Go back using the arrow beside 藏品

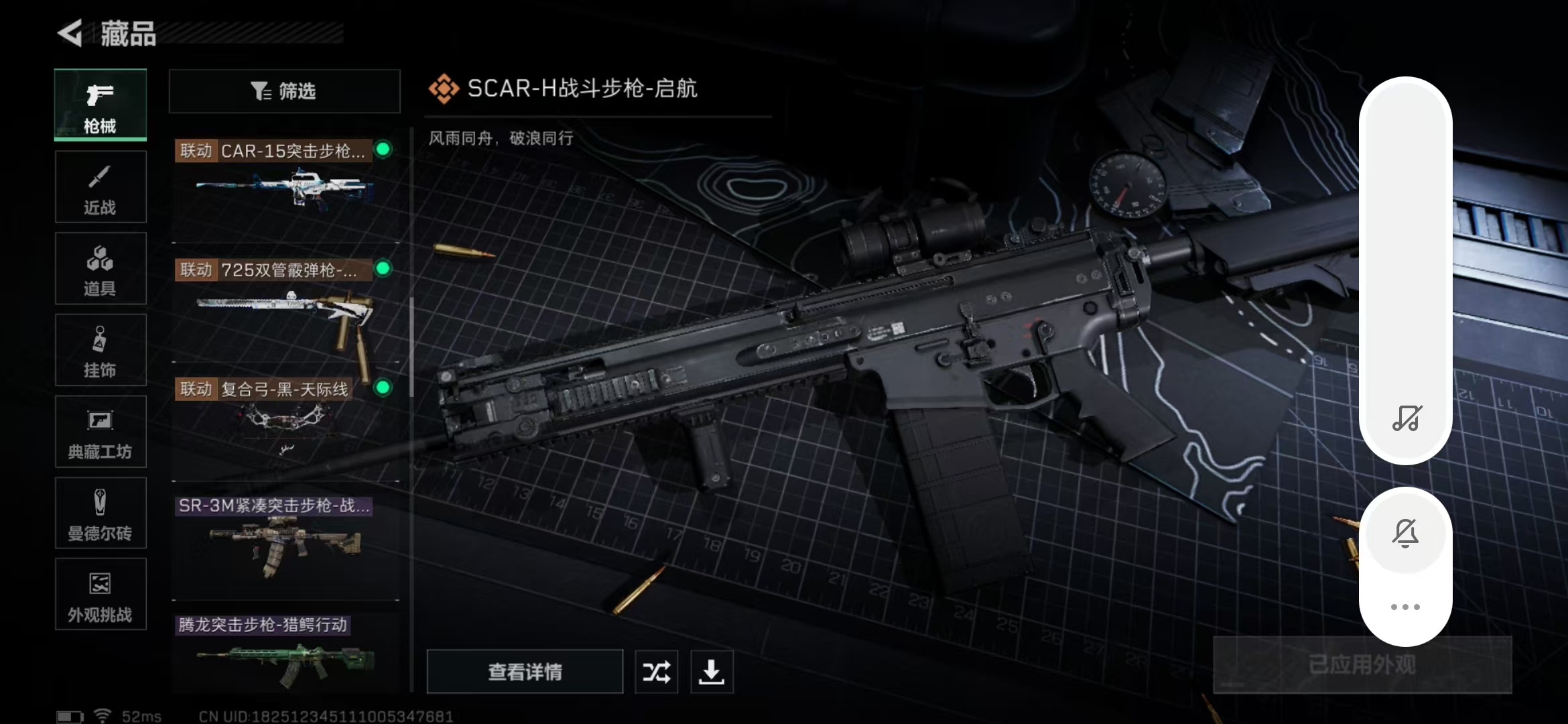coord(70,33)
